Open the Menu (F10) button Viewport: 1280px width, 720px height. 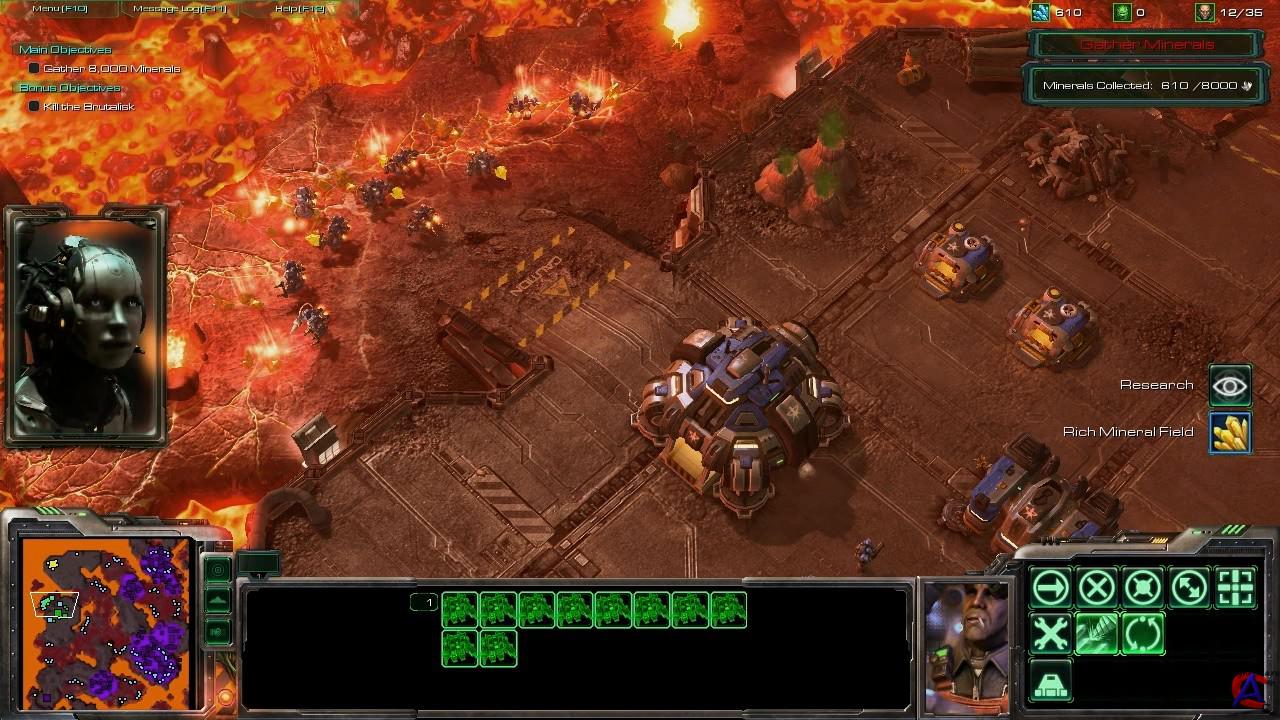tap(60, 9)
